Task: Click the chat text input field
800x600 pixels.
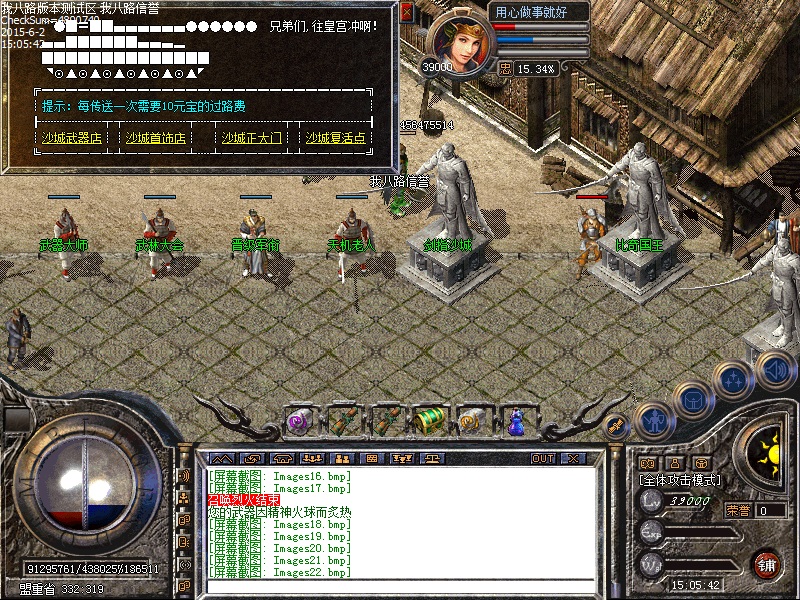Action: [x=400, y=587]
